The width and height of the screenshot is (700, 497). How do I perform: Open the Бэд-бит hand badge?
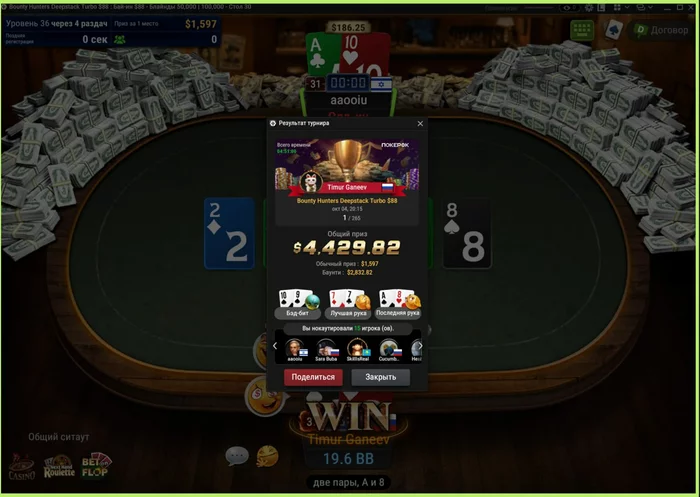point(297,302)
